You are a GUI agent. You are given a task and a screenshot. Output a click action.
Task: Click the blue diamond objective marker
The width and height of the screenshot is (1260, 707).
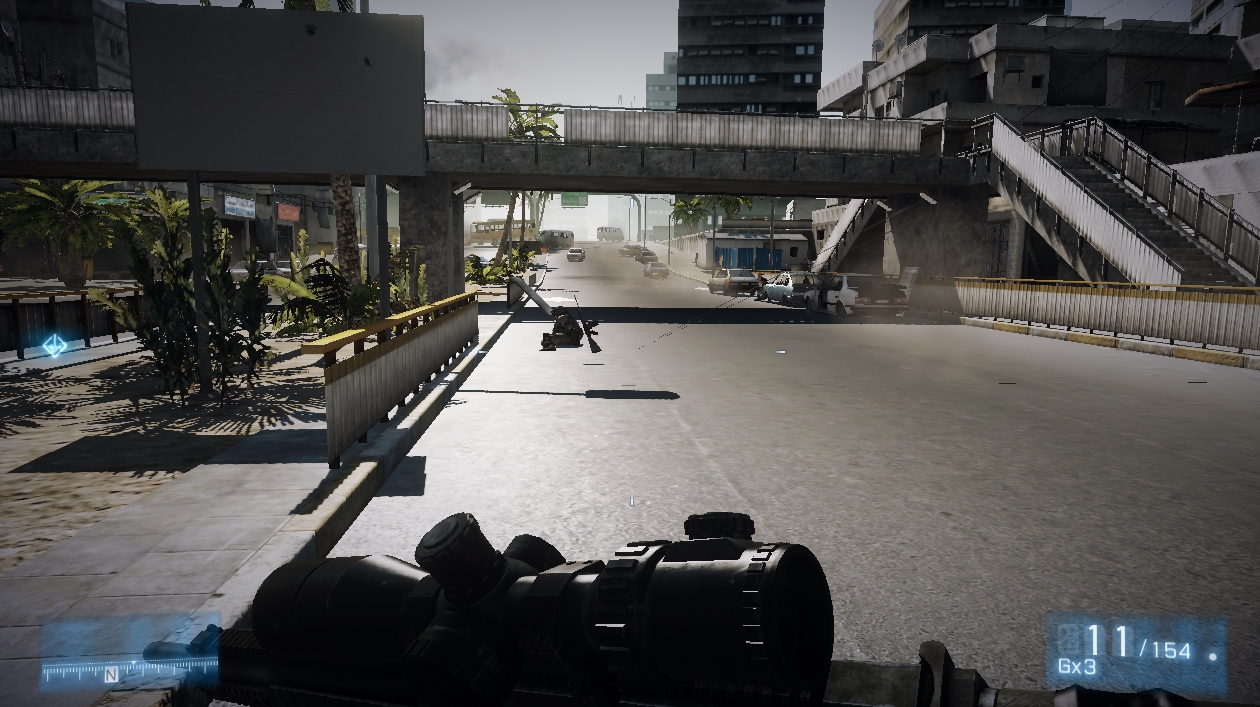coord(54,346)
